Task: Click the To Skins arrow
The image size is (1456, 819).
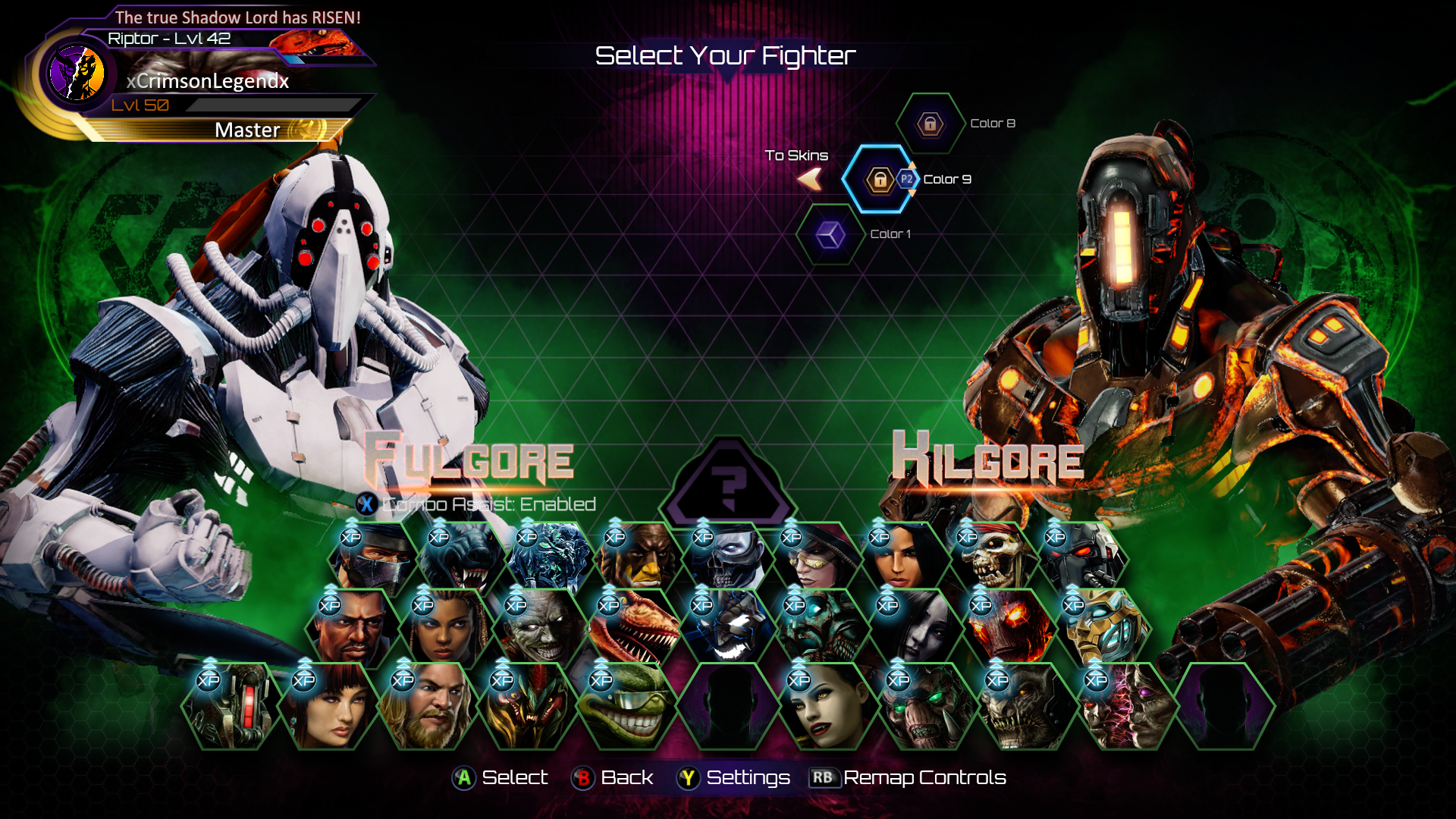Action: [810, 179]
